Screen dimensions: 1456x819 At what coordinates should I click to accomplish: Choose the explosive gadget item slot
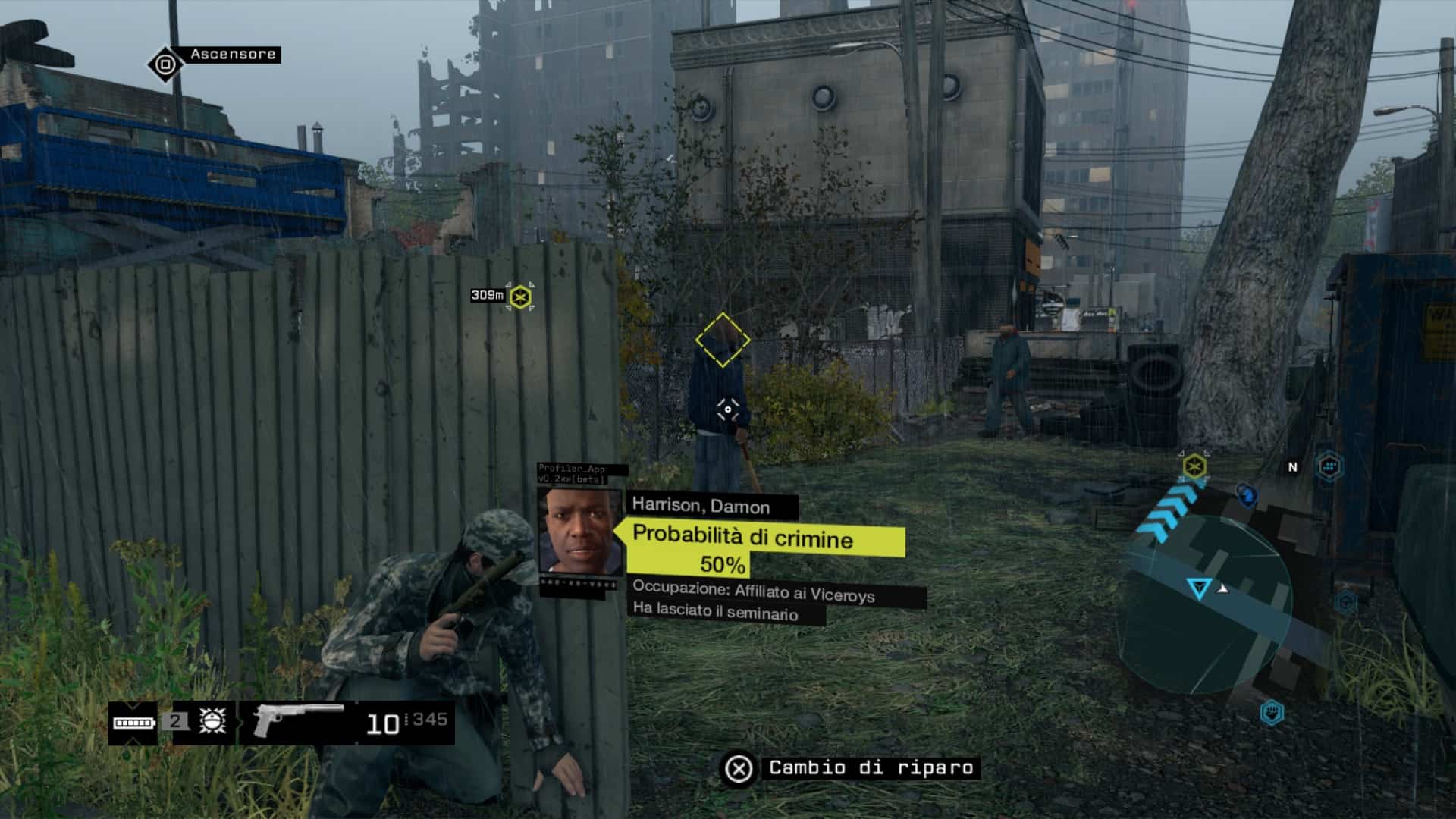click(x=212, y=721)
